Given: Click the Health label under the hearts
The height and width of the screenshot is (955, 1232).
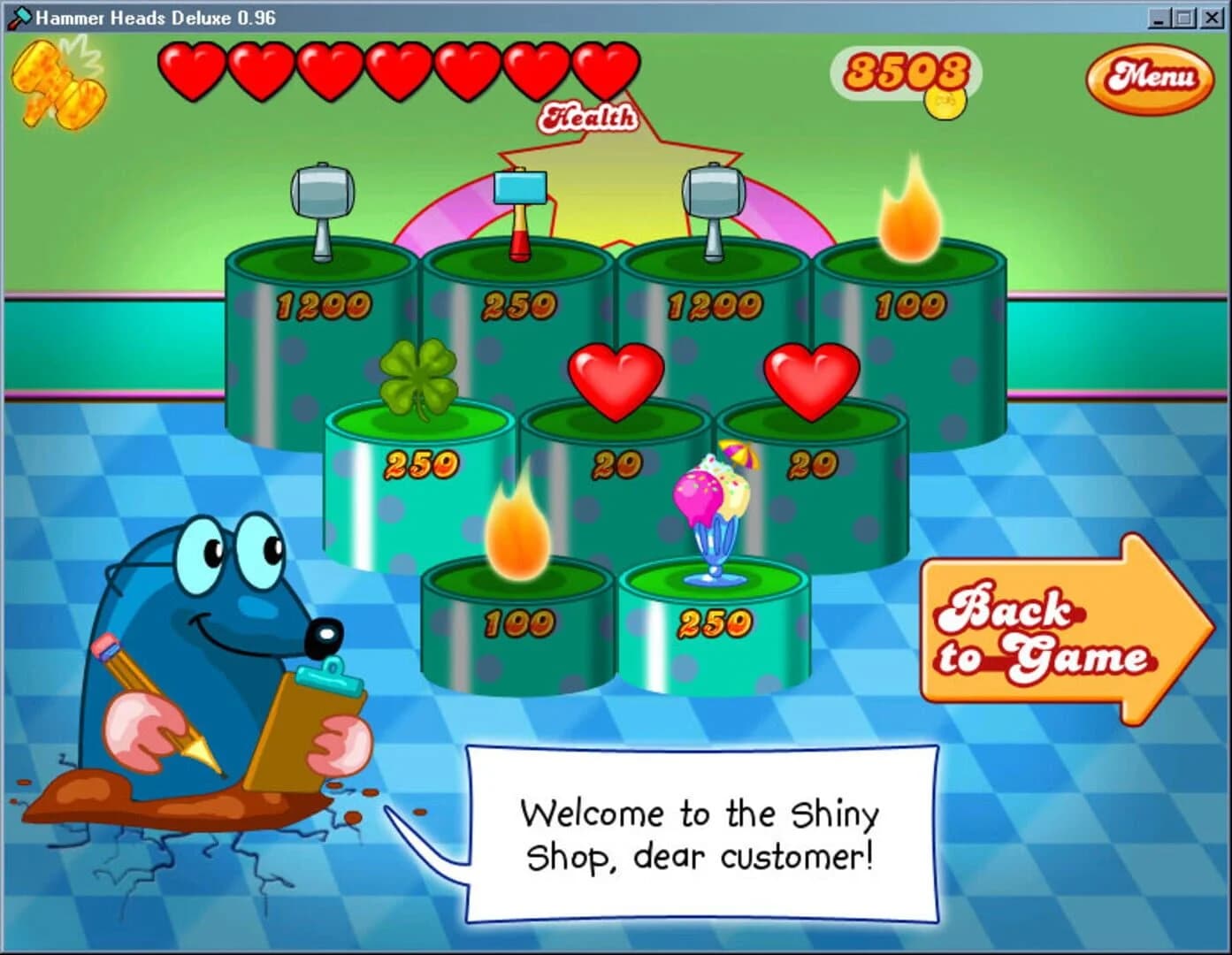Looking at the screenshot, I should tap(591, 116).
